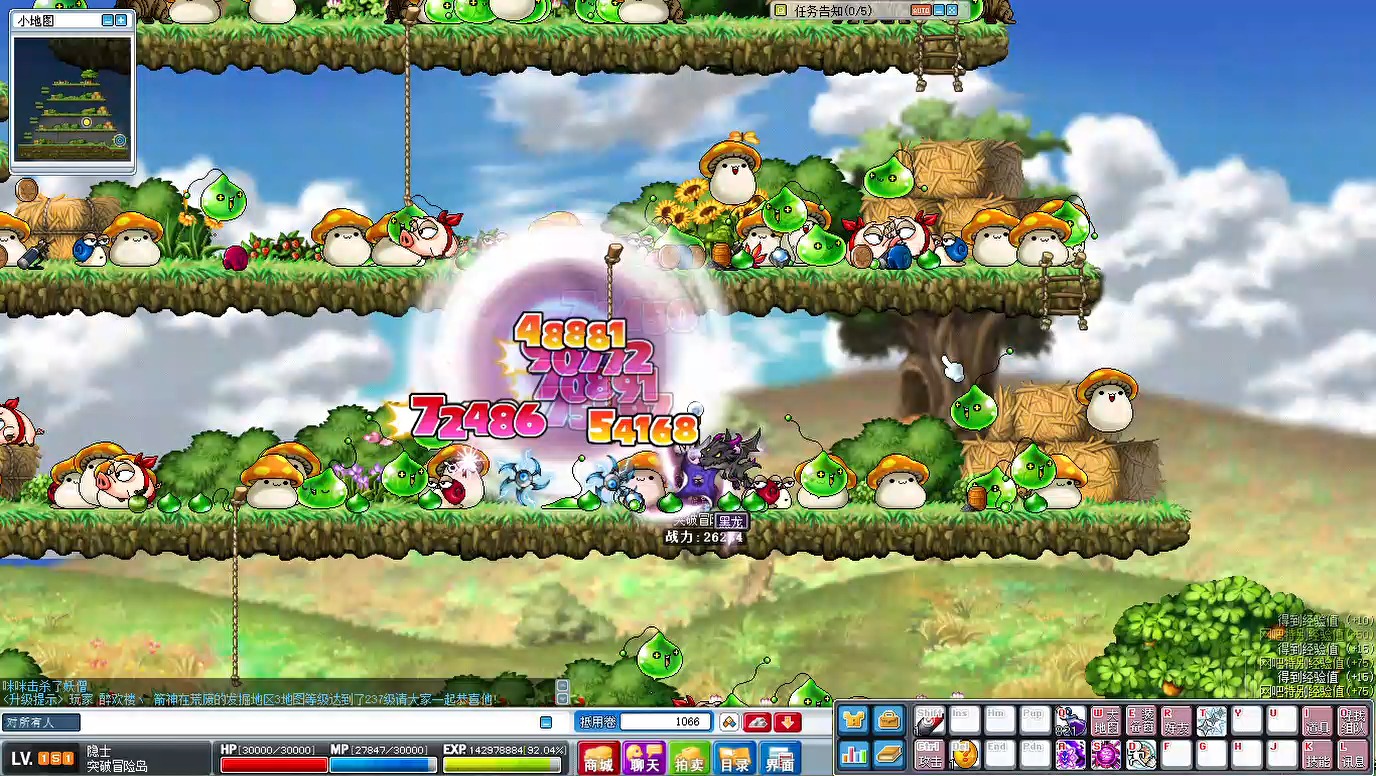Open the 目录 menu
This screenshot has width=1376, height=776.
coord(735,758)
